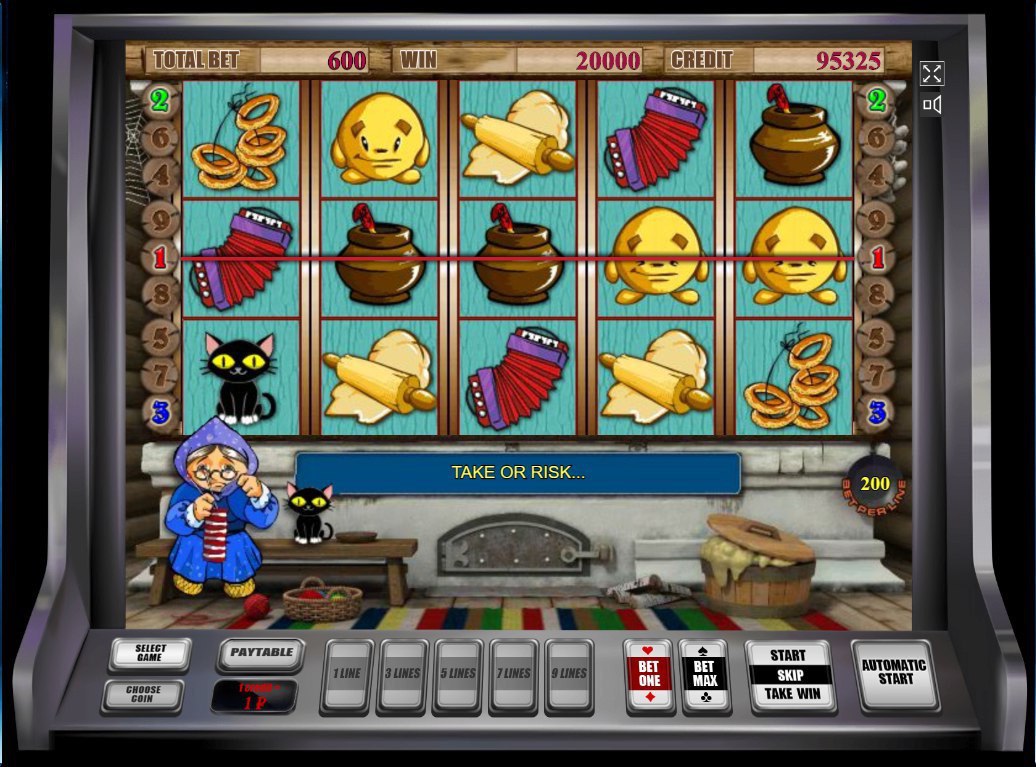Select 7 Lines for betting
Screen dimensions: 1036x767
pos(514,675)
